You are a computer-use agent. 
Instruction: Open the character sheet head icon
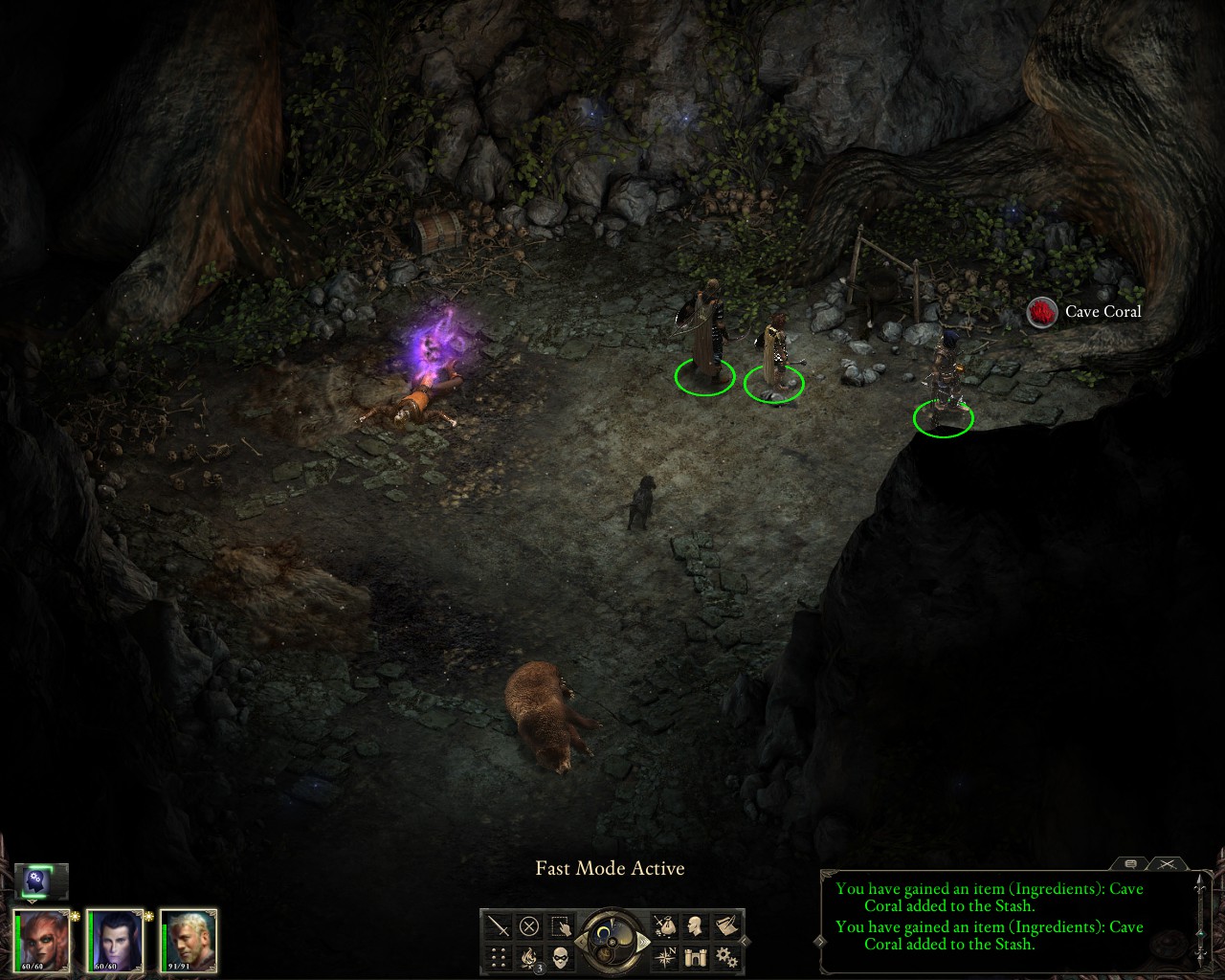click(x=696, y=926)
